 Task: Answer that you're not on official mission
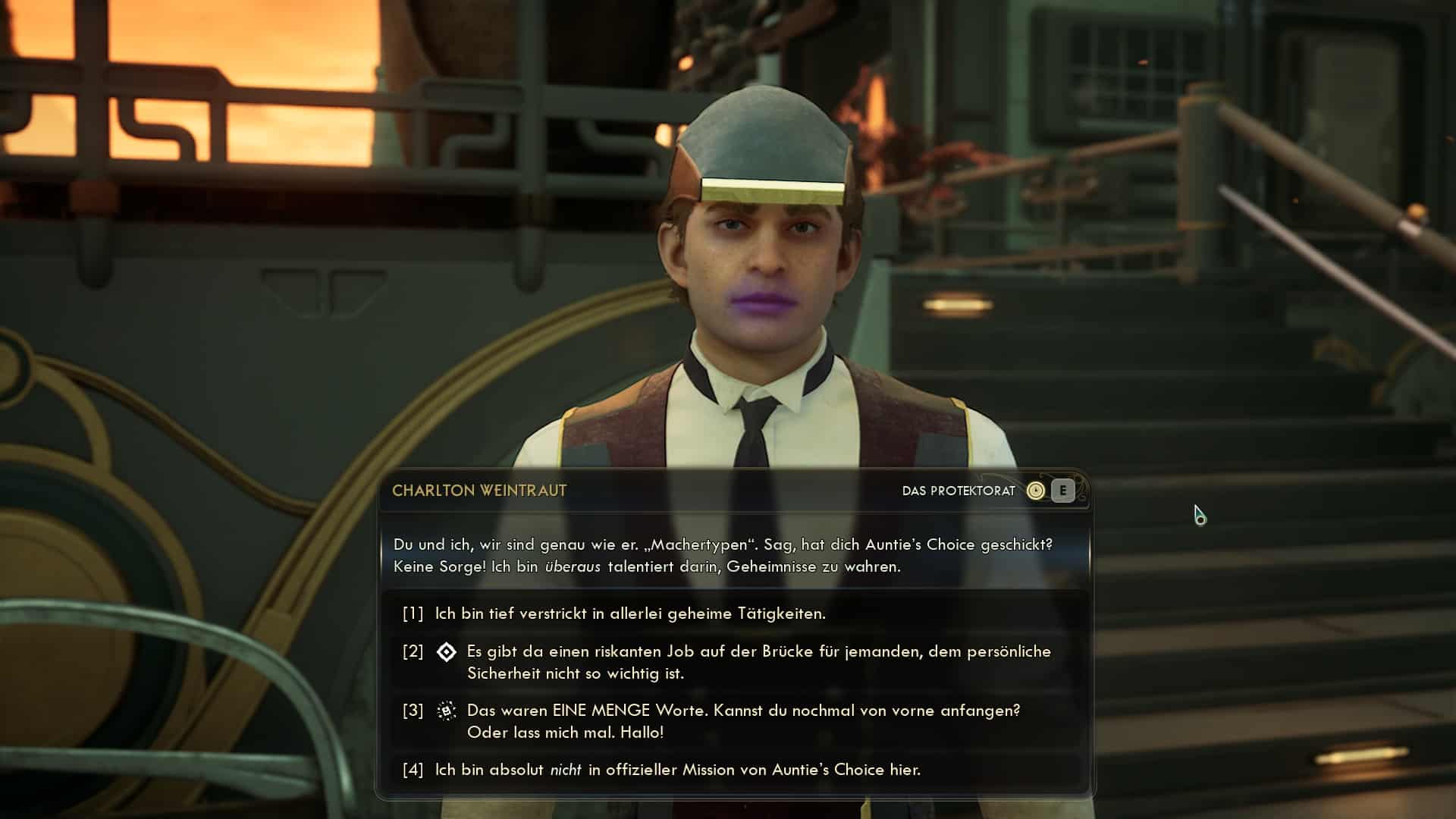677,770
